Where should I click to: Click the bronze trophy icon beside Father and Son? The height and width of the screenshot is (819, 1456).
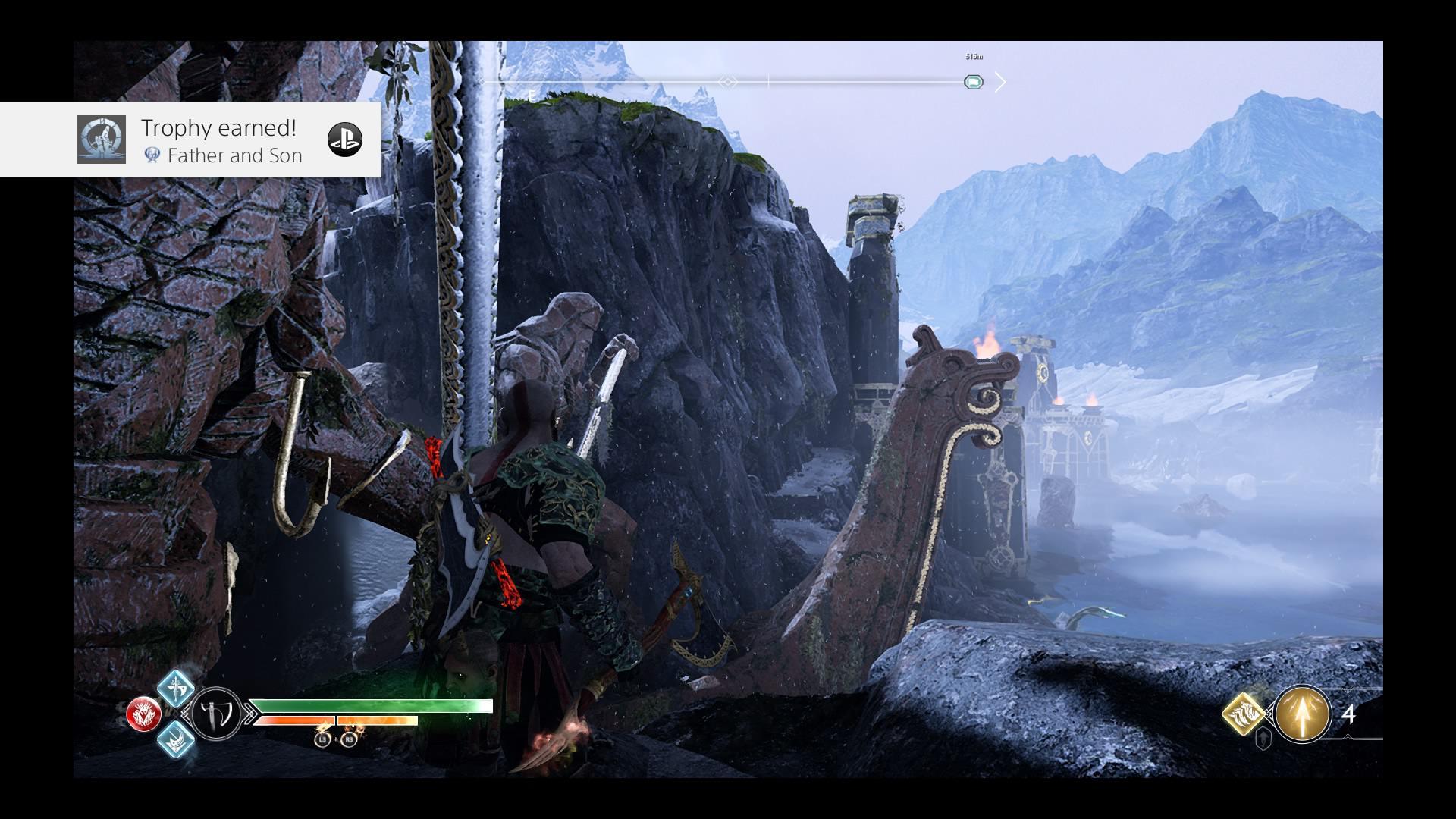(152, 155)
